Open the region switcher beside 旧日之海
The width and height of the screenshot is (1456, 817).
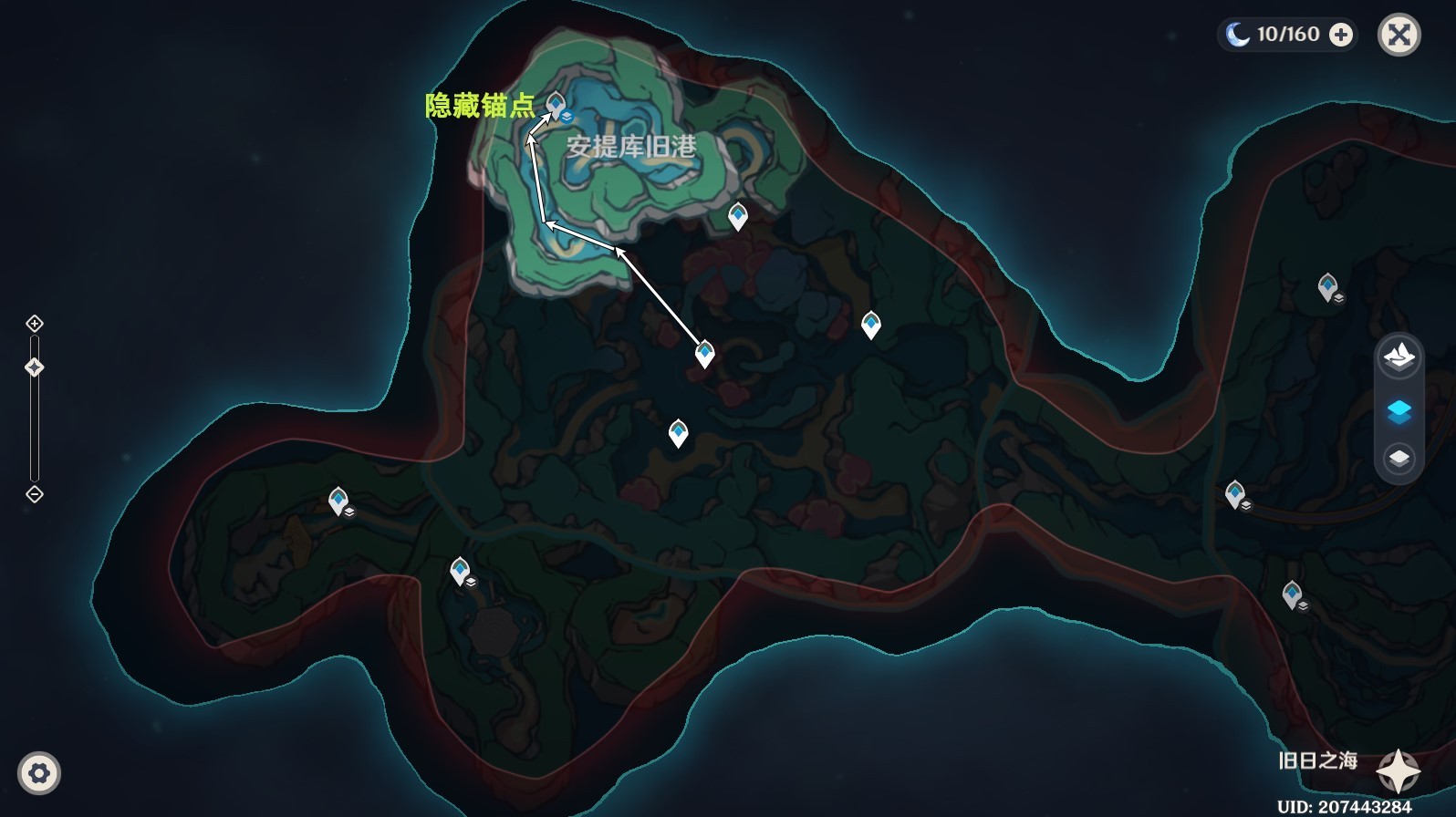(1398, 771)
